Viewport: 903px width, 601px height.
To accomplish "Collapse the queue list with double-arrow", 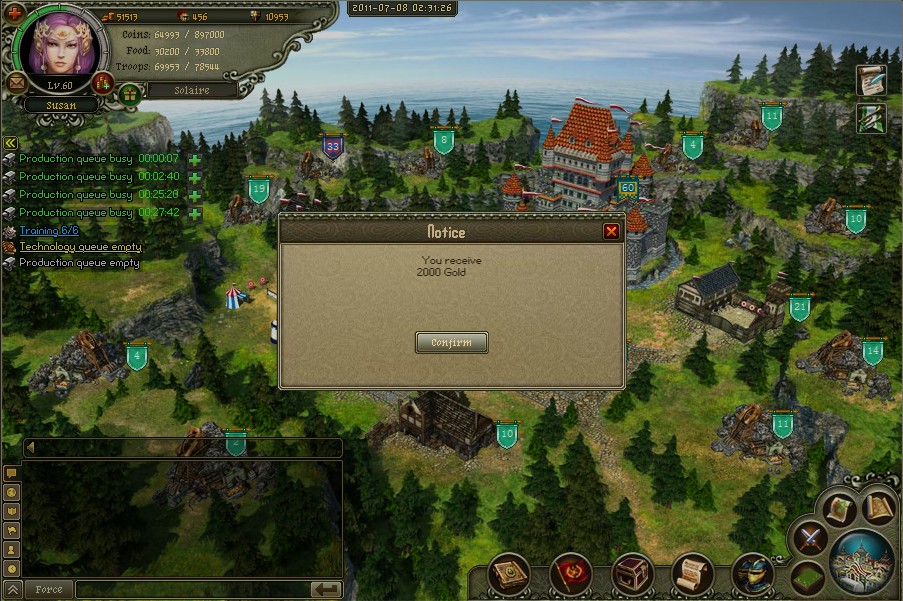I will [x=10, y=143].
